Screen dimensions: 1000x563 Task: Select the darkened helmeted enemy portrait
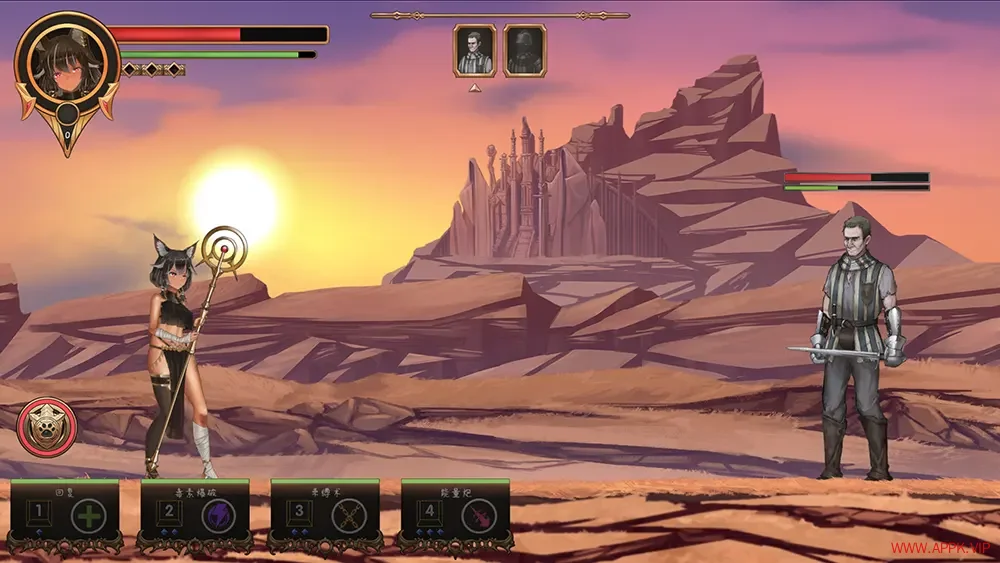point(524,51)
